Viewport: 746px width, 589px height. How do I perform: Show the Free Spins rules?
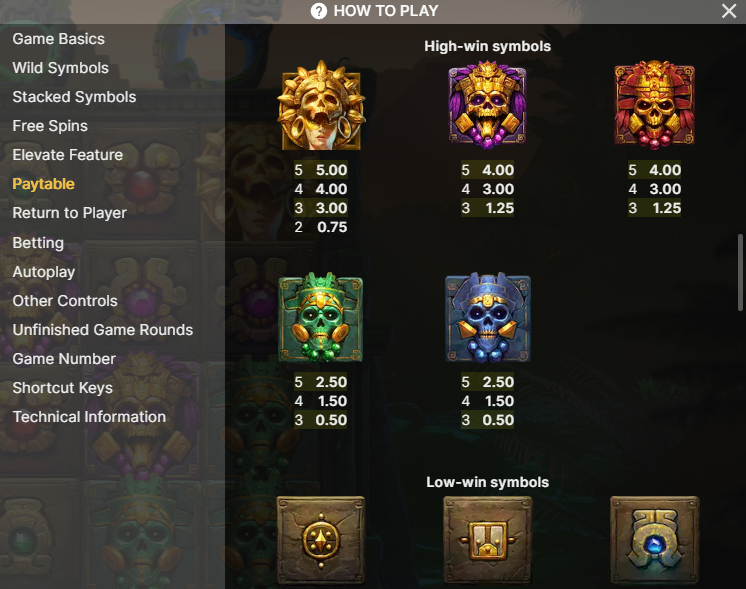tap(50, 126)
